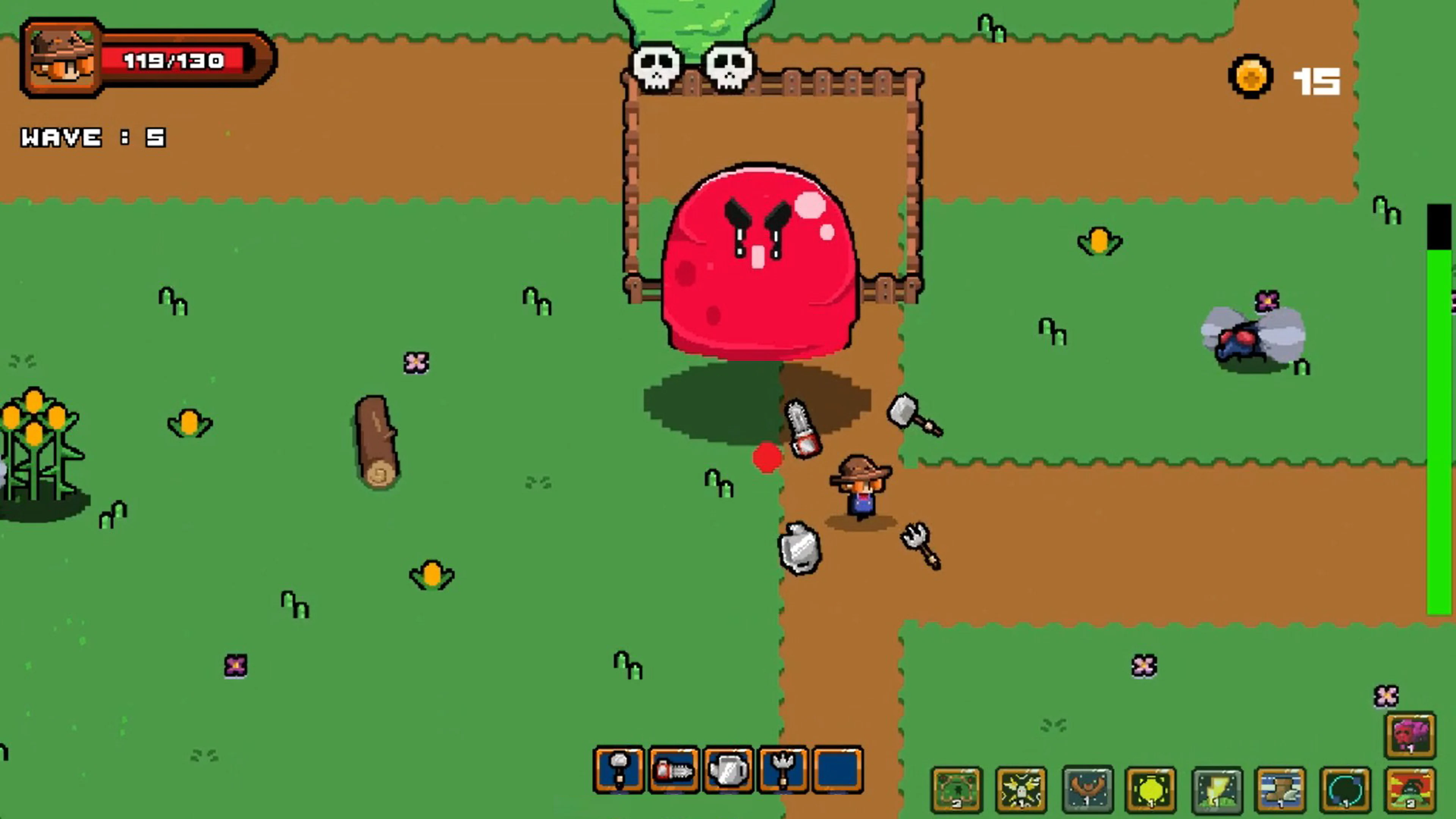Click the coin count showing 15
This screenshot has height=819, width=1456.
(1317, 81)
